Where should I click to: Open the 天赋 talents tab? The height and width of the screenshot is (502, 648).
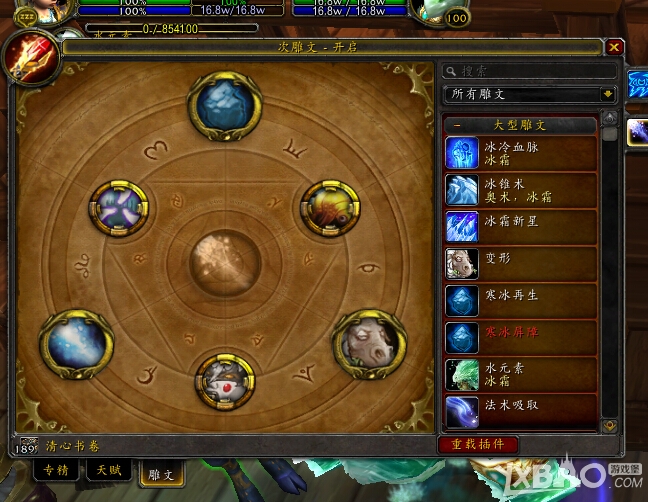tap(107, 468)
